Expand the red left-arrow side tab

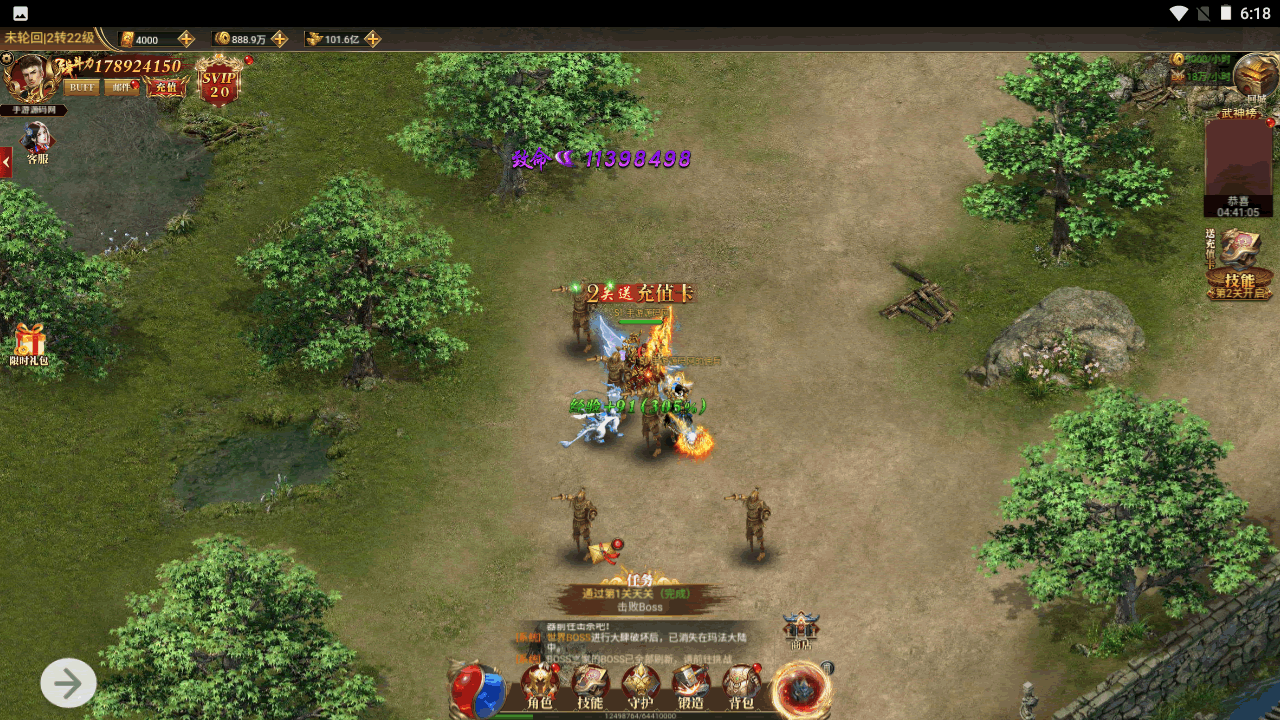[x=6, y=161]
